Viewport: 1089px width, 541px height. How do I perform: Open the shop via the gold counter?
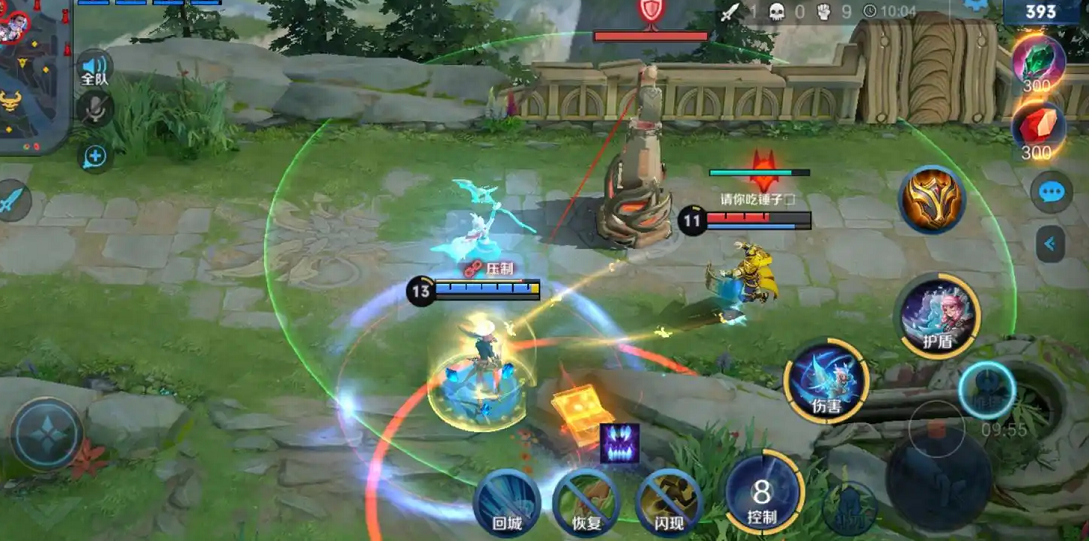1041,12
